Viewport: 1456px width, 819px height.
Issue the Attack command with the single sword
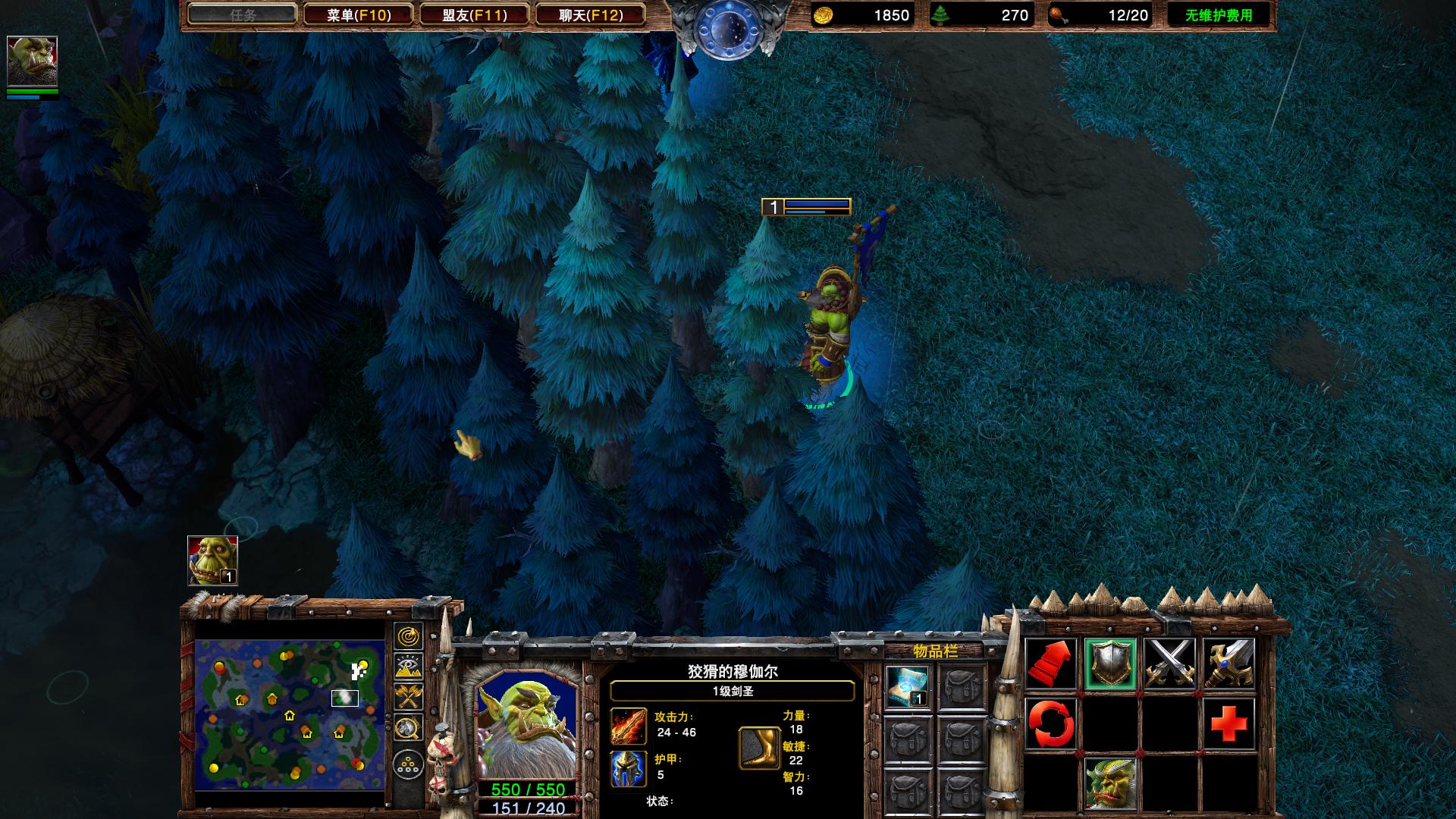point(1228,664)
